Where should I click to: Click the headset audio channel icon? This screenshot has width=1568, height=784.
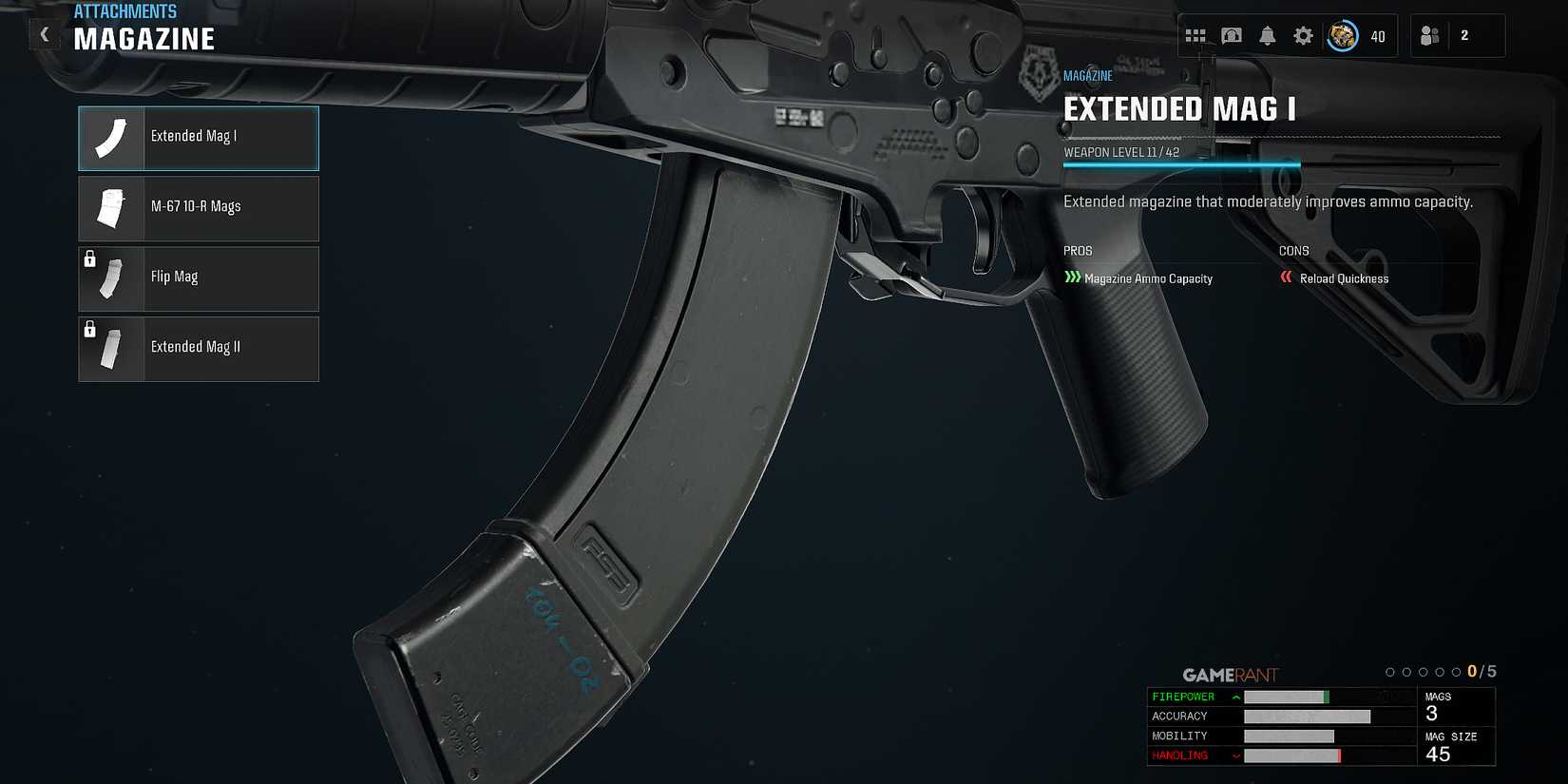1233,34
